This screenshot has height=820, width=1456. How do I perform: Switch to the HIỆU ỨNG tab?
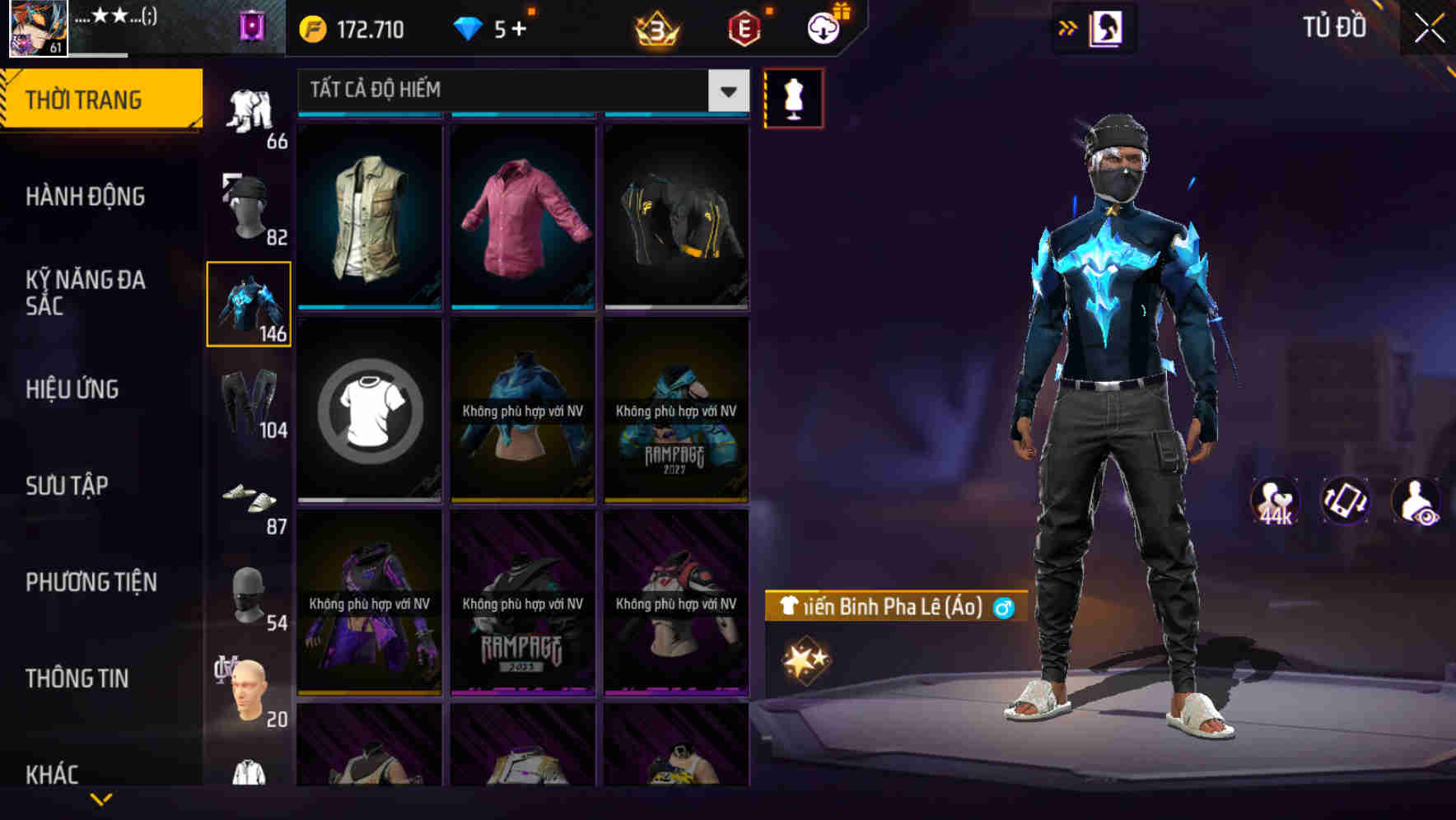point(74,389)
